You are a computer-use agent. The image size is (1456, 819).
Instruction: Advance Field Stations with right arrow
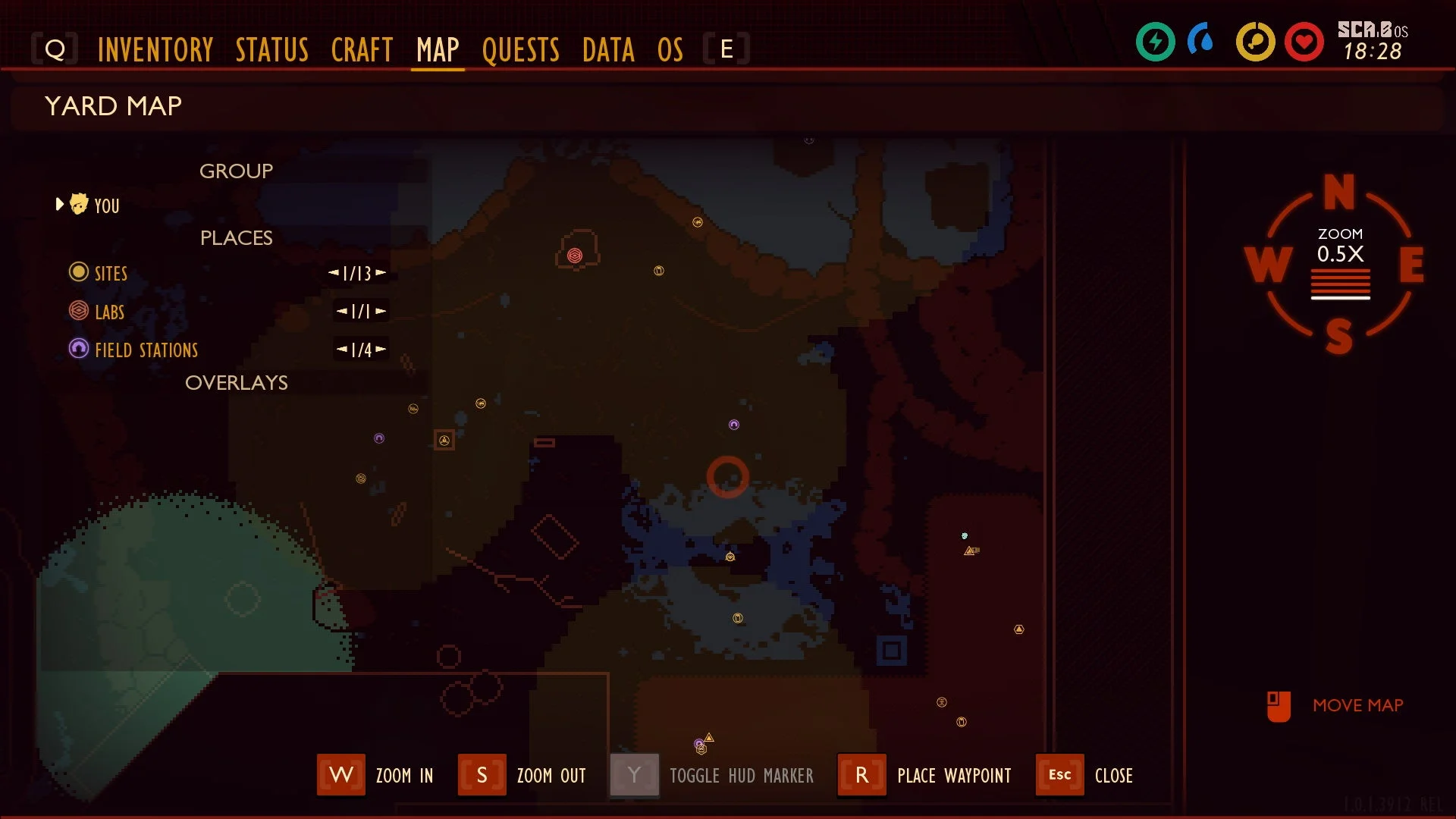pyautogui.click(x=381, y=349)
